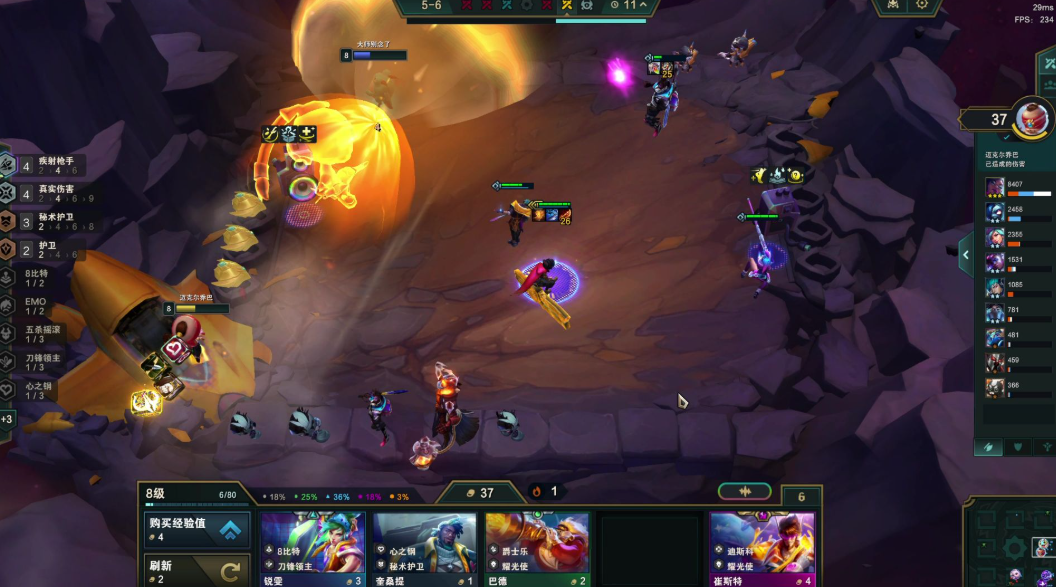Image resolution: width=1056 pixels, height=587 pixels.
Task: Expand the +3 hidden traits
Action: pyautogui.click(x=7, y=419)
